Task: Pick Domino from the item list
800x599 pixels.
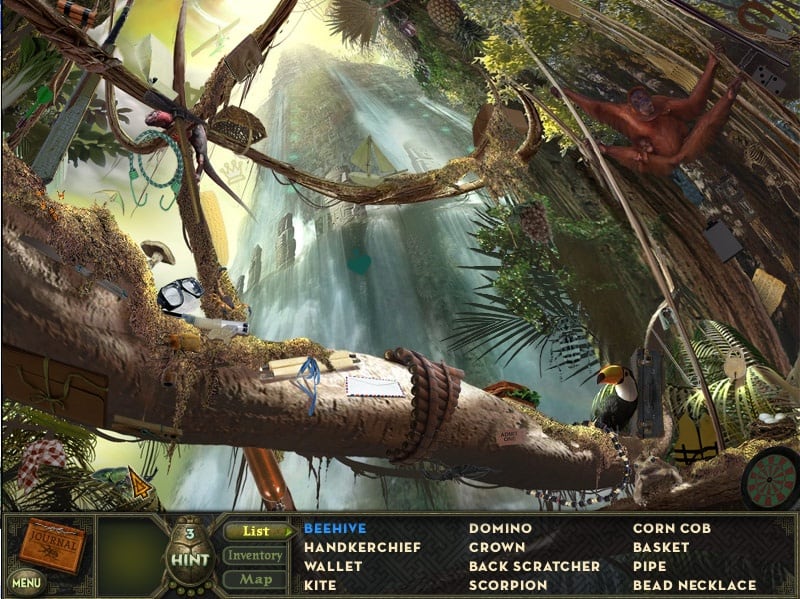Action: 500,528
